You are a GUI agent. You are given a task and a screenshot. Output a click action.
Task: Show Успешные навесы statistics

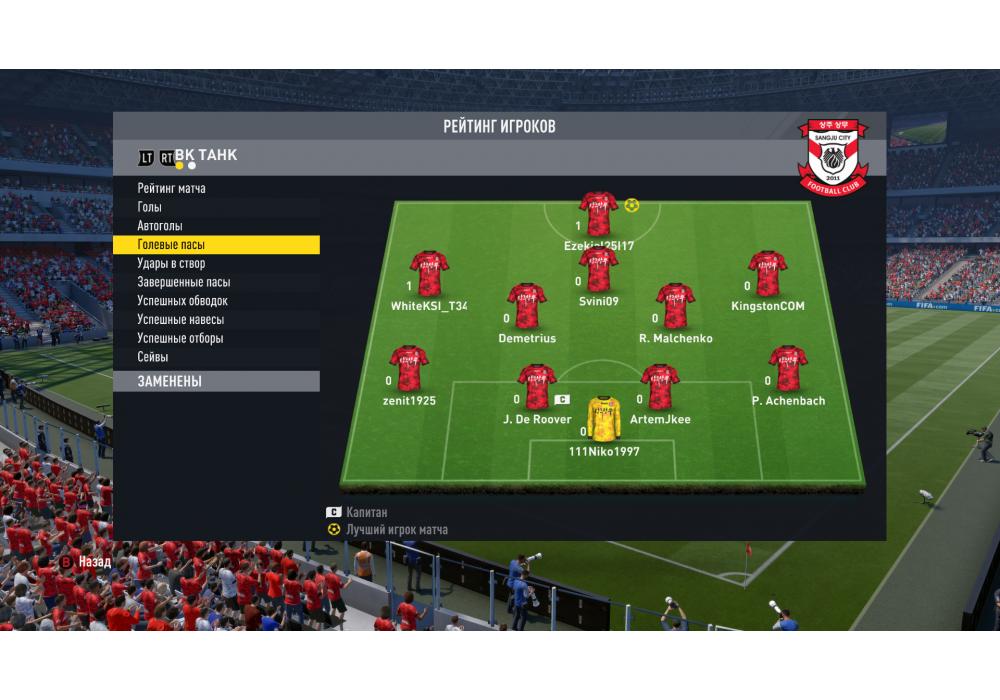click(181, 320)
